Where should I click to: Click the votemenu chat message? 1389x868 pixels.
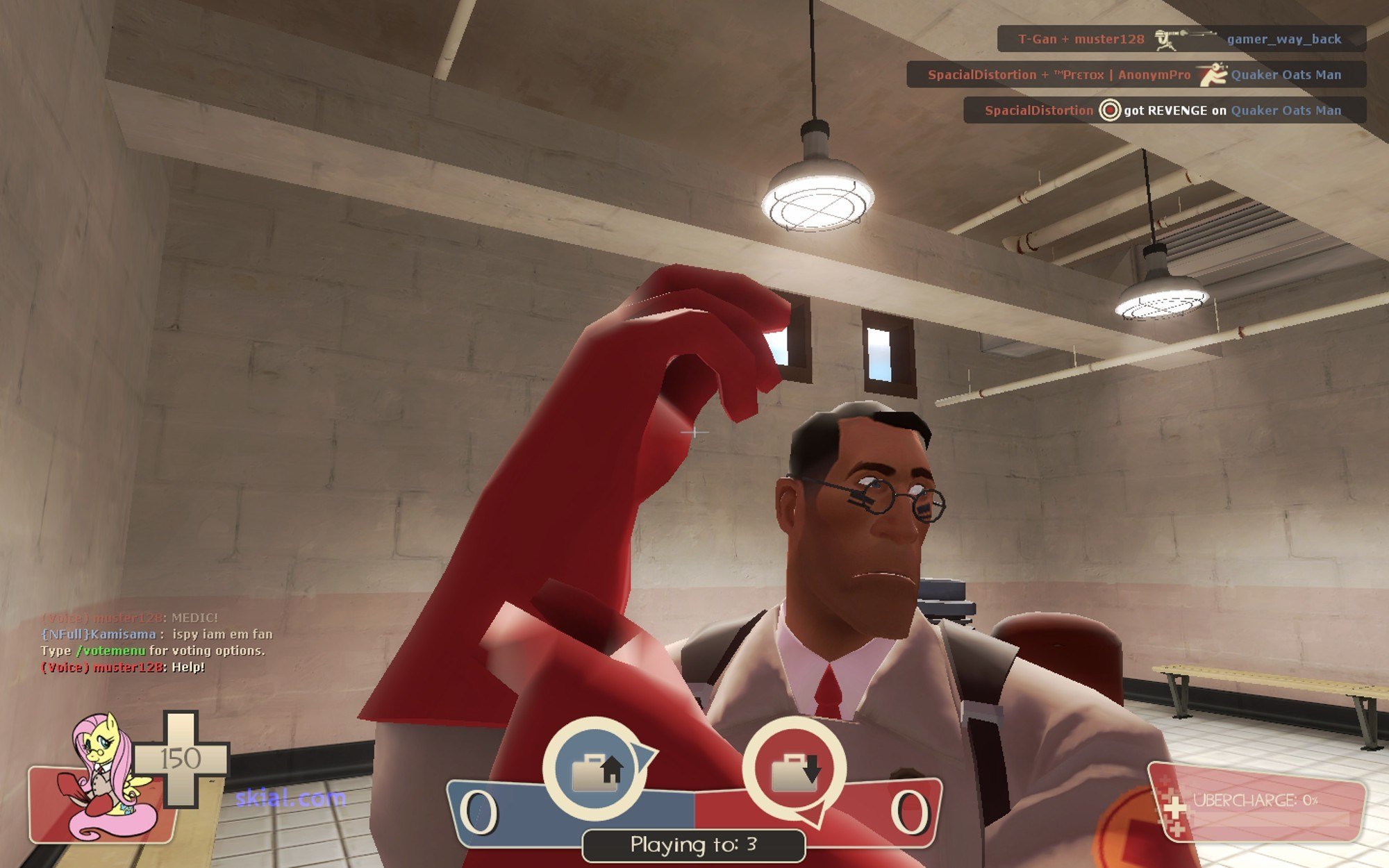coord(153,651)
